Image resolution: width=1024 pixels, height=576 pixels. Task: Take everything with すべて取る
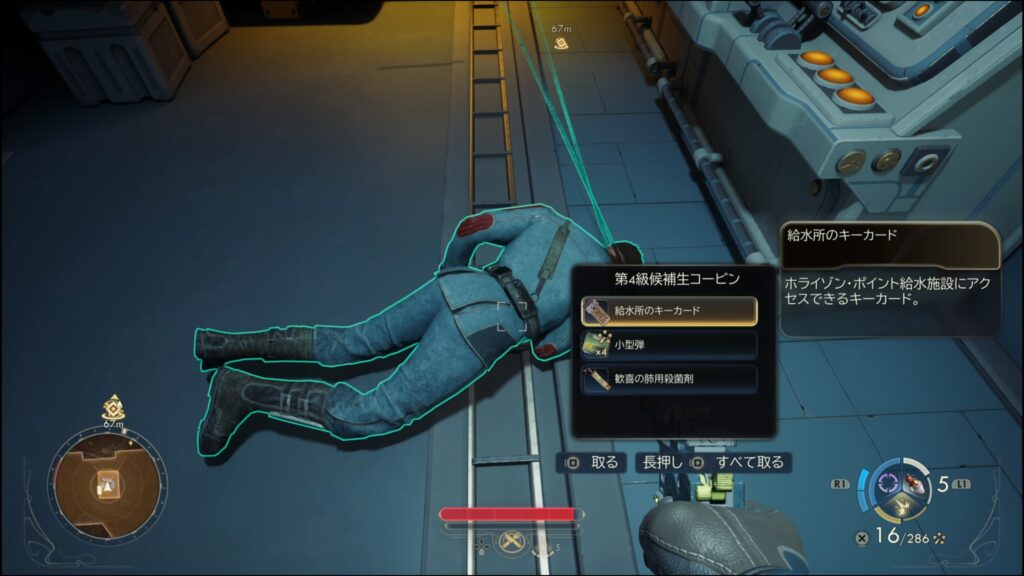pos(740,463)
